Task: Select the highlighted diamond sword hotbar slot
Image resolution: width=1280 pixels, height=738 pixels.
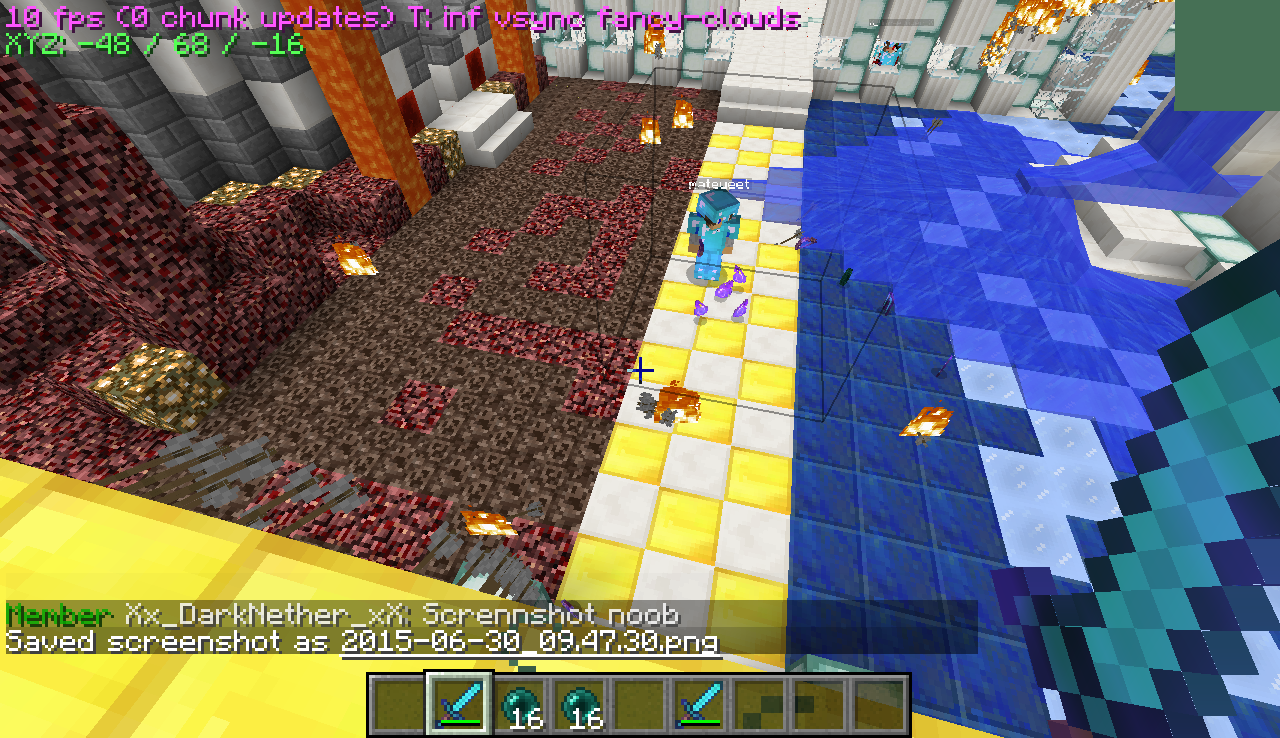Action: pos(460,702)
